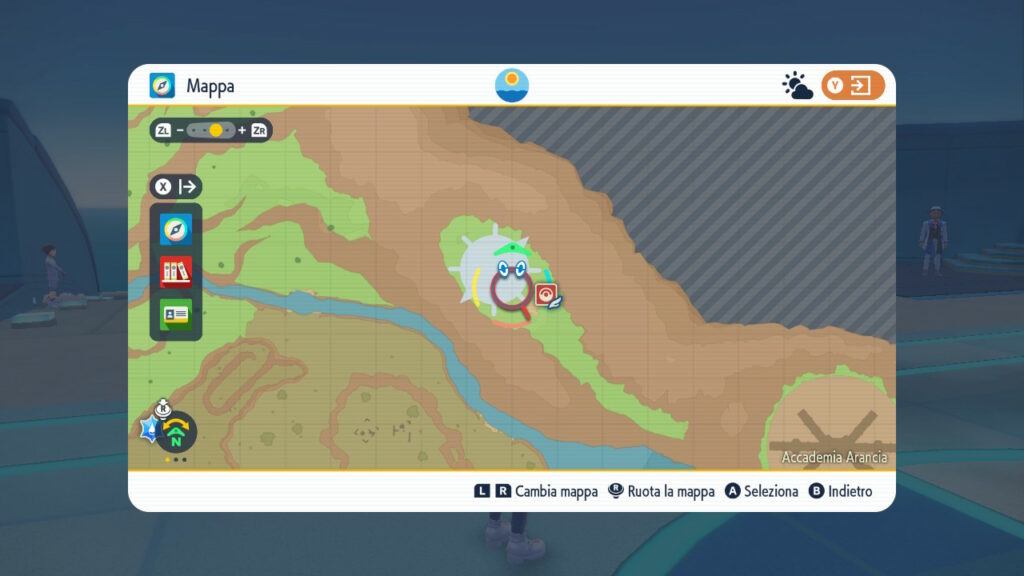The height and width of the screenshot is (576, 1024).
Task: Select the blue compass map app
Action: [176, 230]
